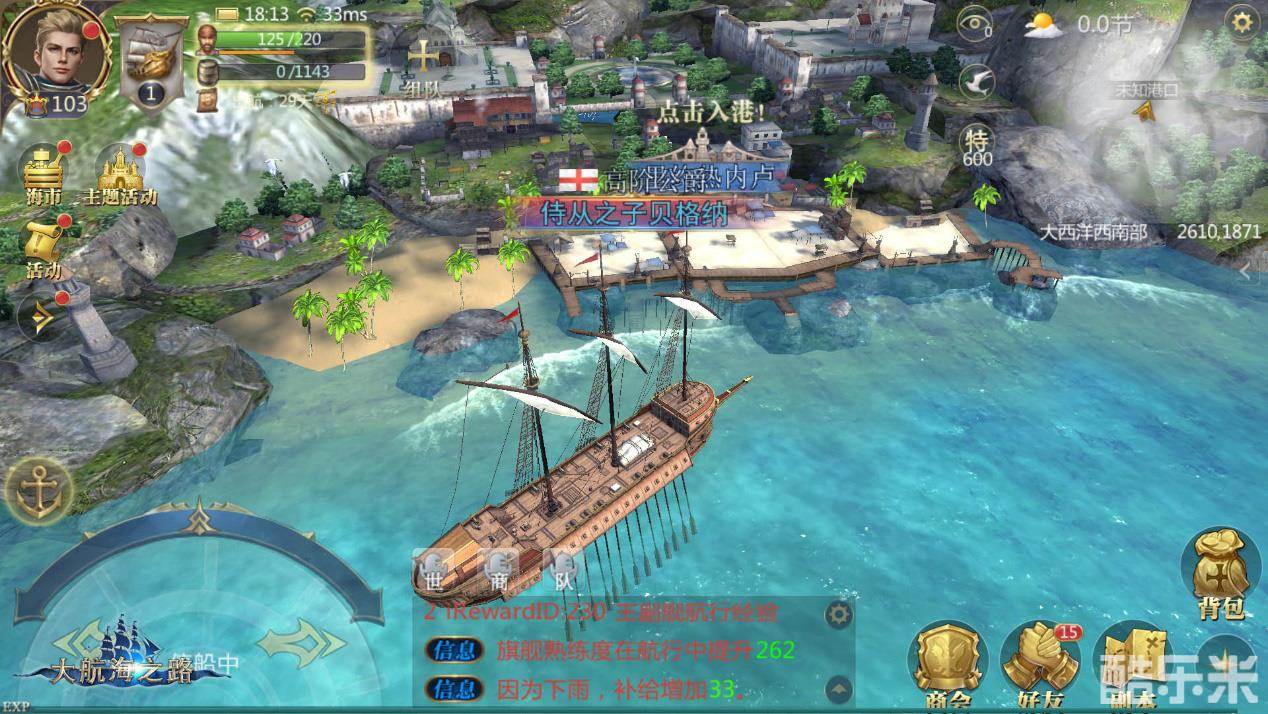Switch to the 商 guild chat channel
This screenshot has height=714, width=1268.
tap(499, 572)
